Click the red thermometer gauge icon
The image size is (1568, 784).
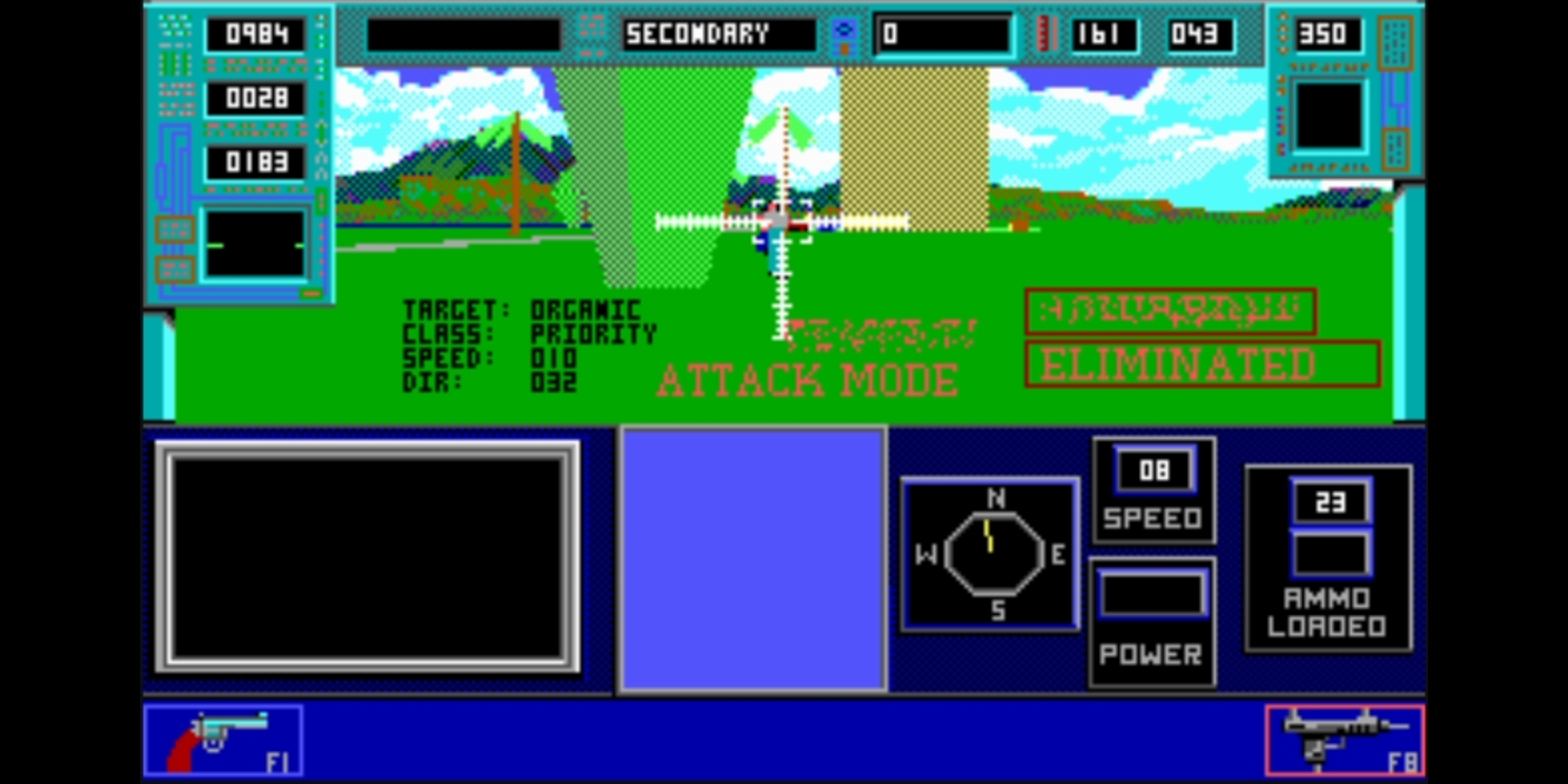click(1044, 34)
